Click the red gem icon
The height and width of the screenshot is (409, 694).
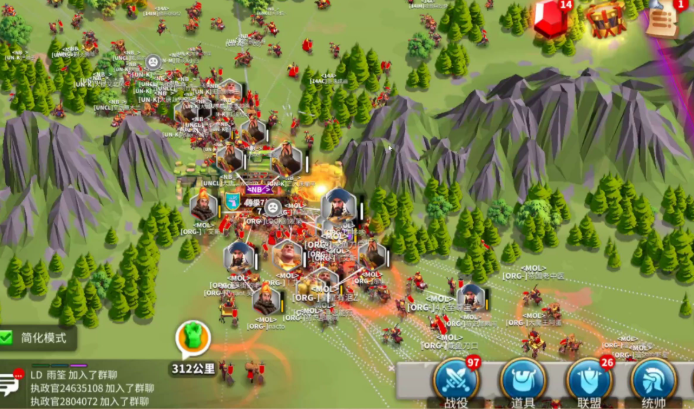tap(551, 19)
